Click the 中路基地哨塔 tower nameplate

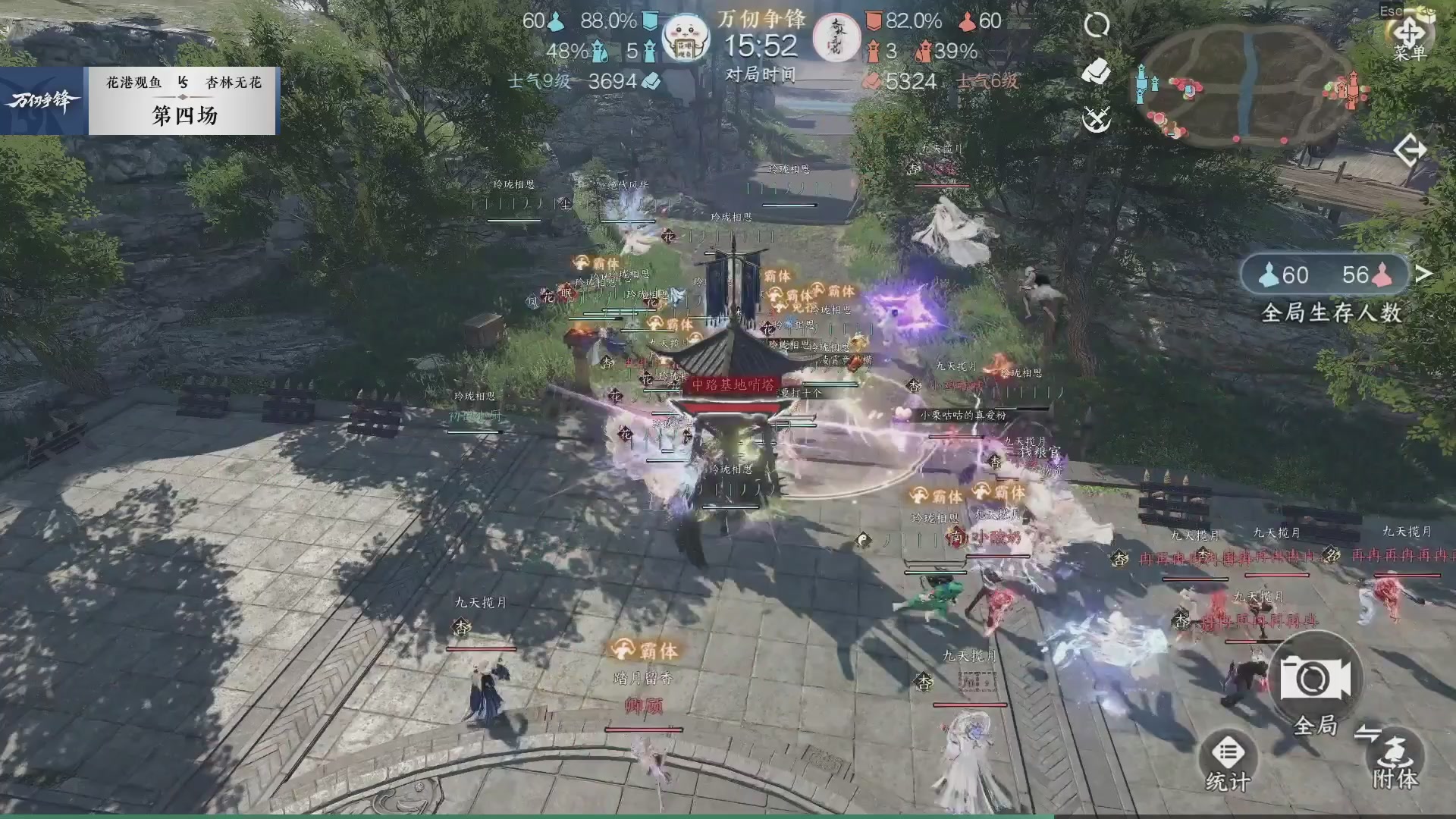(x=732, y=383)
